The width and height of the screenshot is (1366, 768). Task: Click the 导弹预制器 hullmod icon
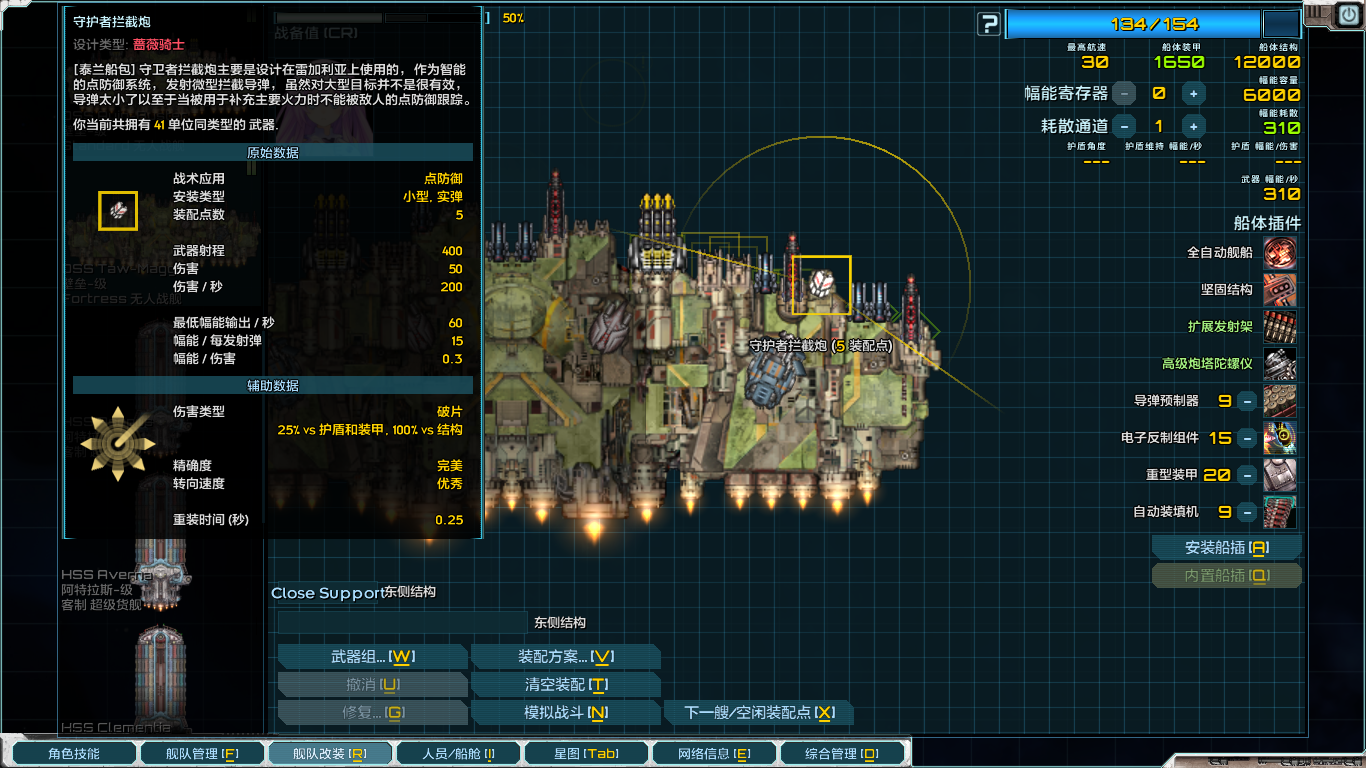[1280, 400]
